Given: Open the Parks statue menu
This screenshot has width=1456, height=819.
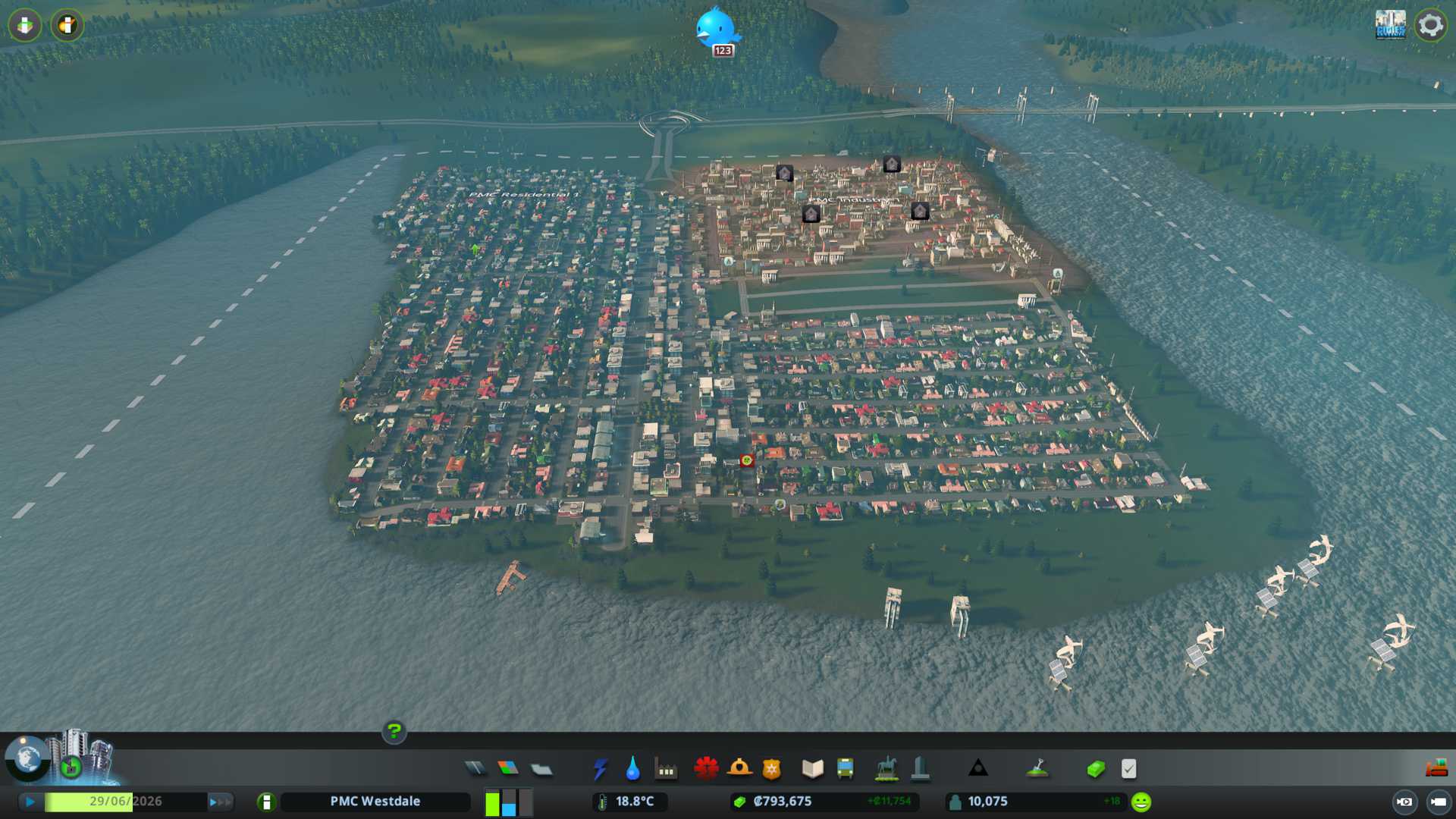Looking at the screenshot, I should (886, 769).
